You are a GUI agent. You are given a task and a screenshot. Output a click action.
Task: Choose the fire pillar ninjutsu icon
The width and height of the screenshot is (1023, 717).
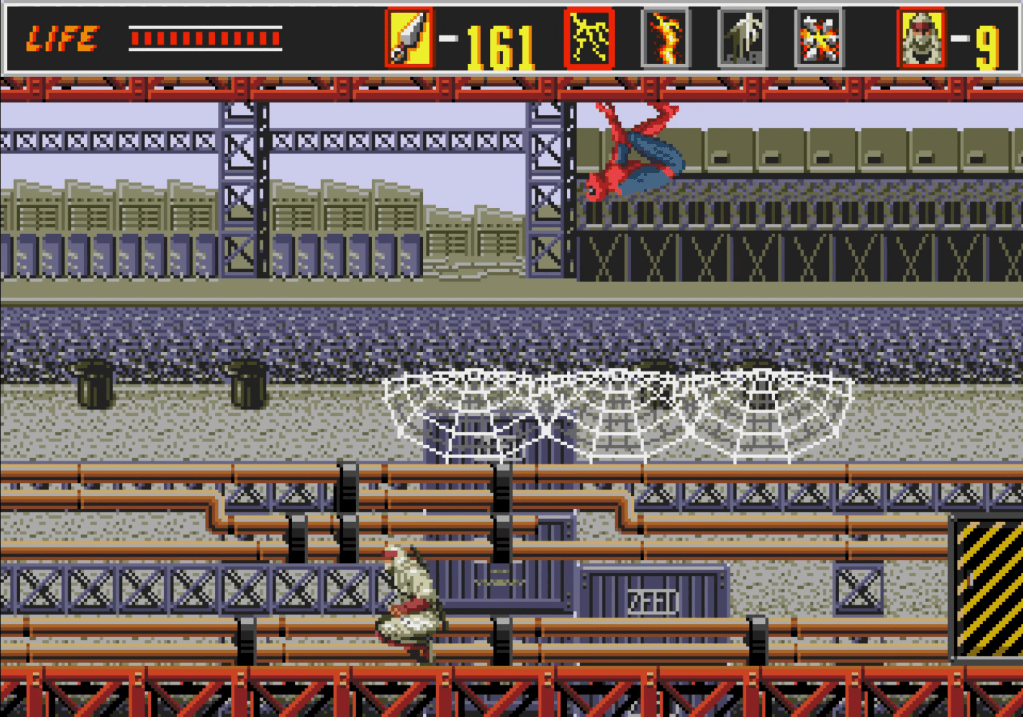point(665,39)
